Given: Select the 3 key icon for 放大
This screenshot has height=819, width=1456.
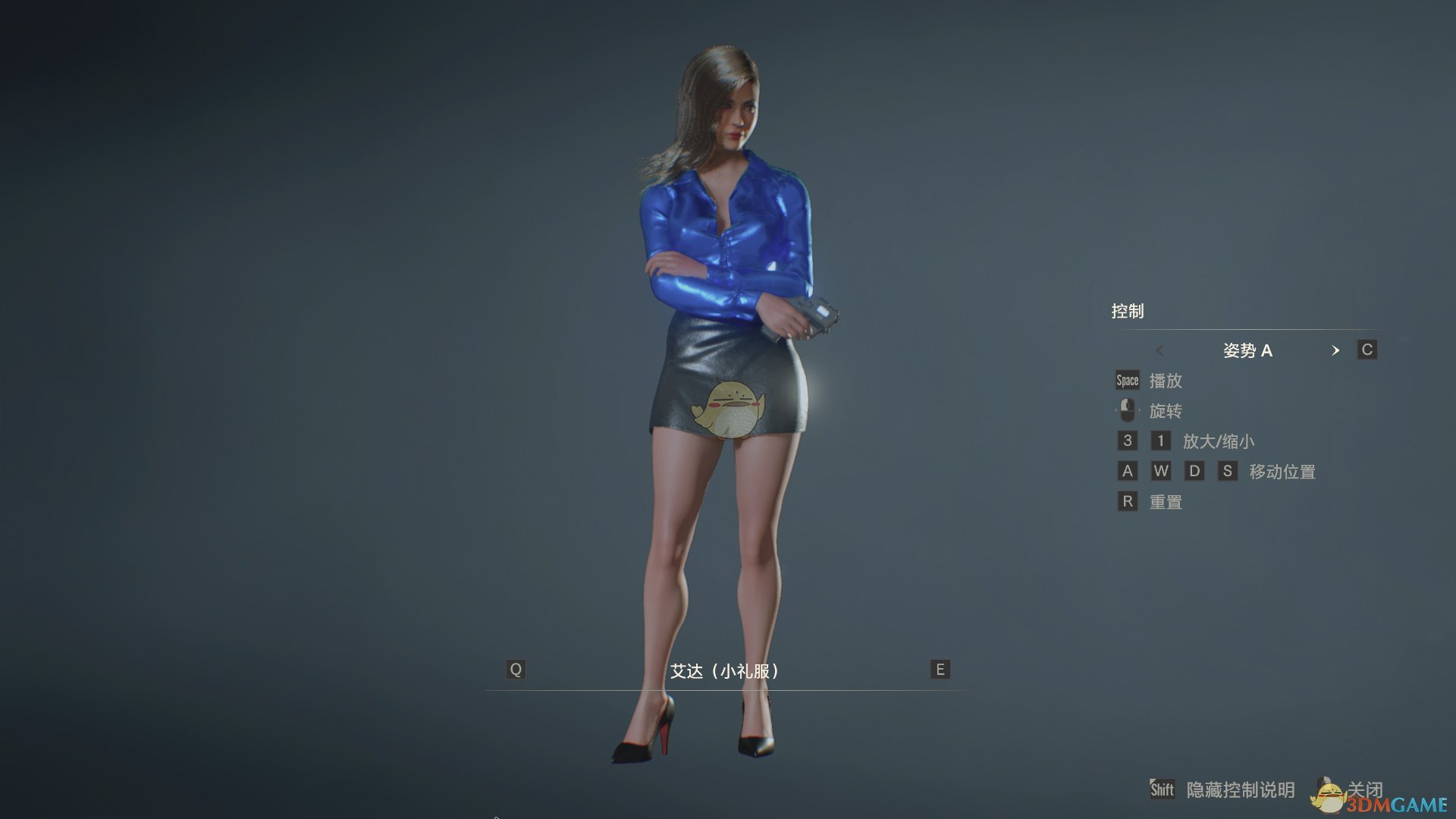Looking at the screenshot, I should 1127,441.
